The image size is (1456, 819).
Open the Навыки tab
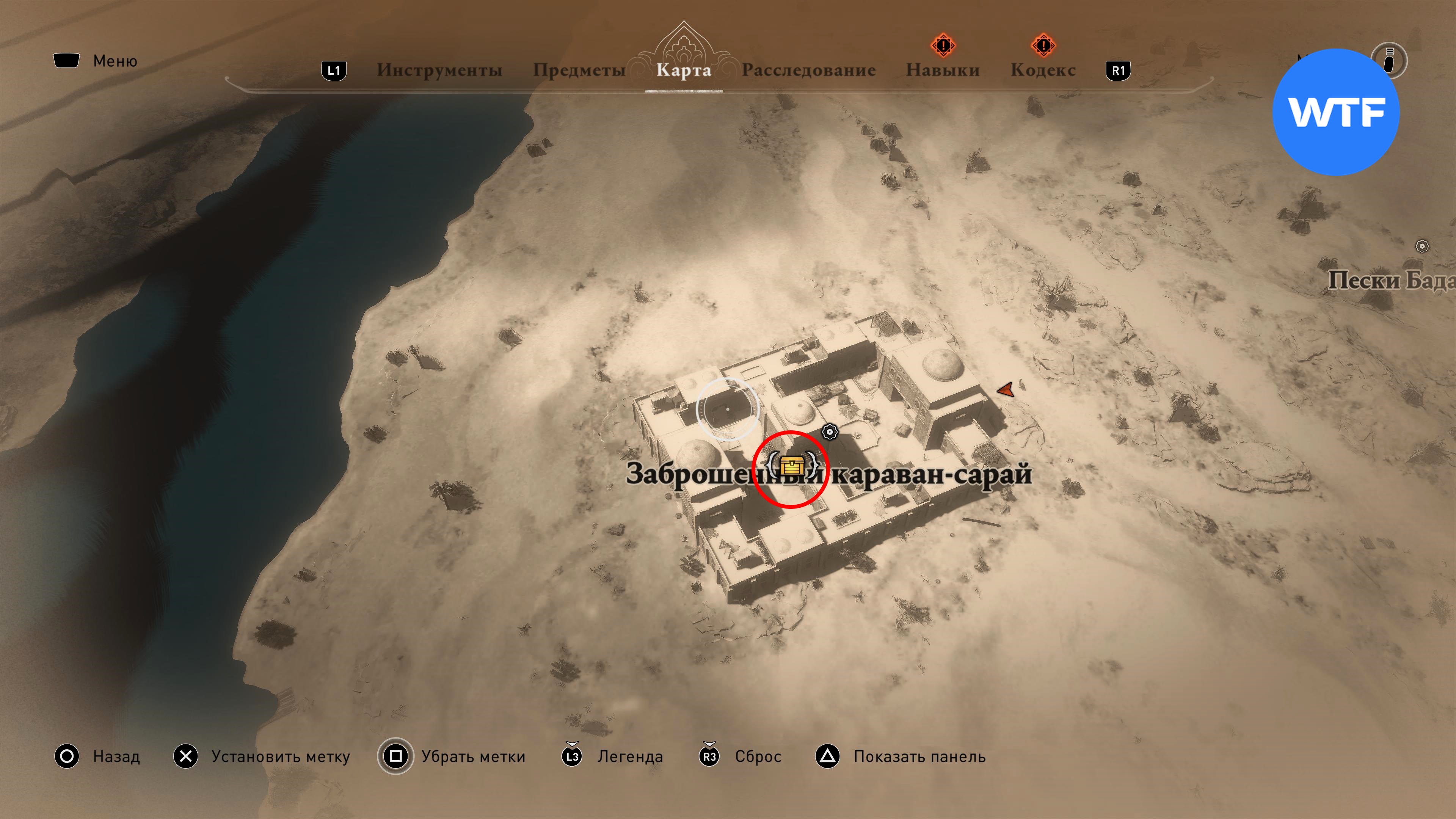pos(942,70)
